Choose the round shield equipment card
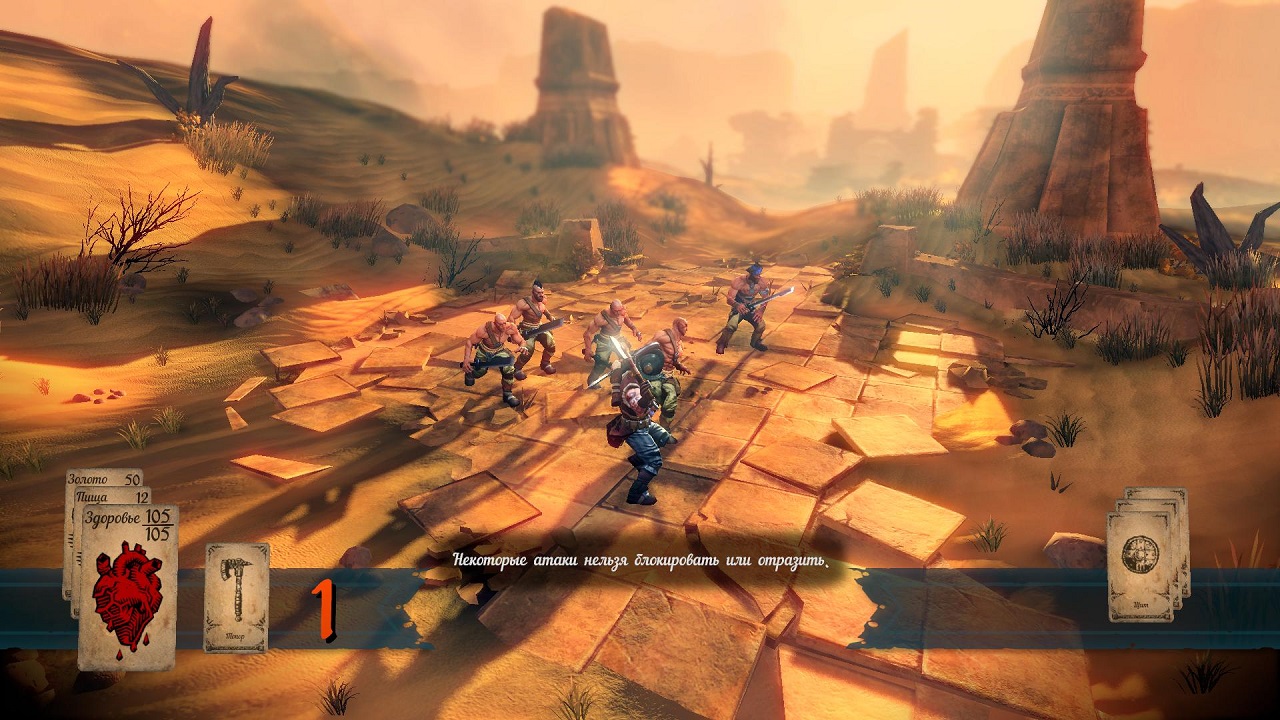The height and width of the screenshot is (720, 1280). (x=1139, y=566)
